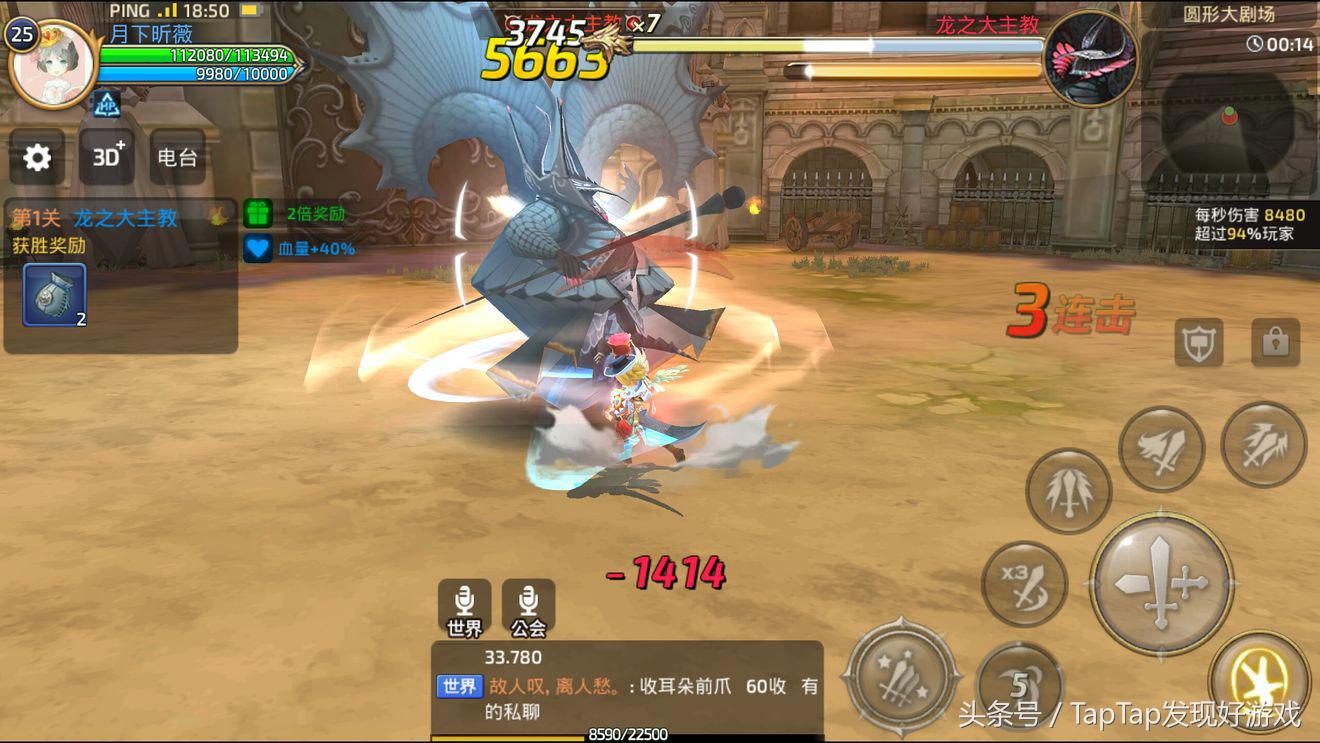Toggle the 3D+ camera mode
Image resolution: width=1320 pixels, height=743 pixels.
(107, 157)
